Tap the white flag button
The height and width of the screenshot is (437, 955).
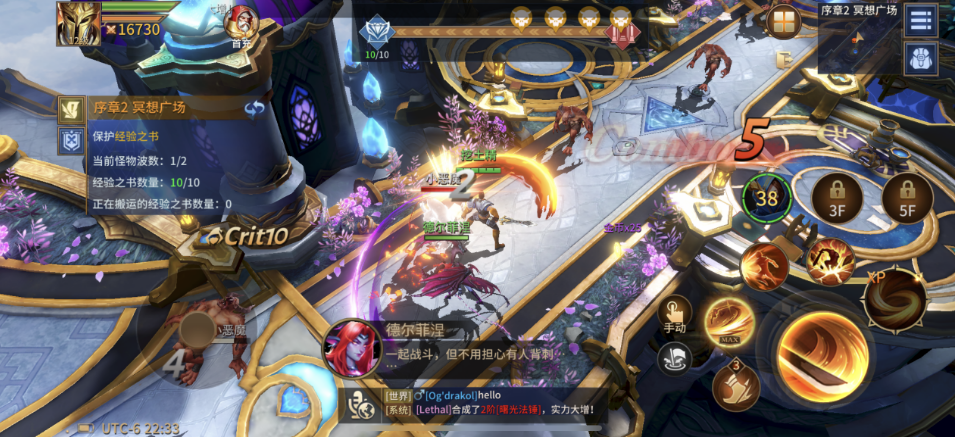click(675, 357)
